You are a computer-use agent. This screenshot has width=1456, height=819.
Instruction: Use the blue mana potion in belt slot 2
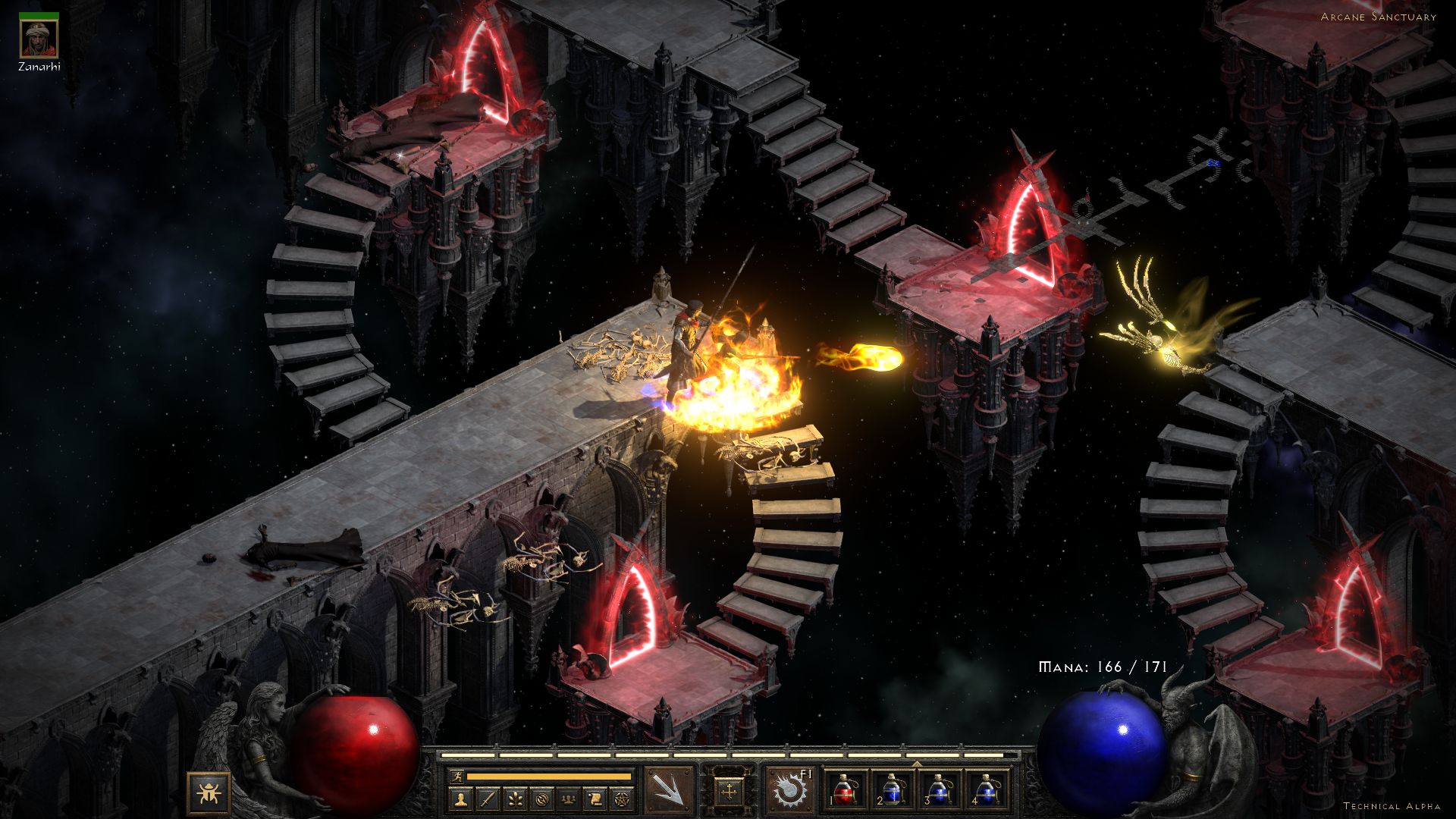coord(893,790)
